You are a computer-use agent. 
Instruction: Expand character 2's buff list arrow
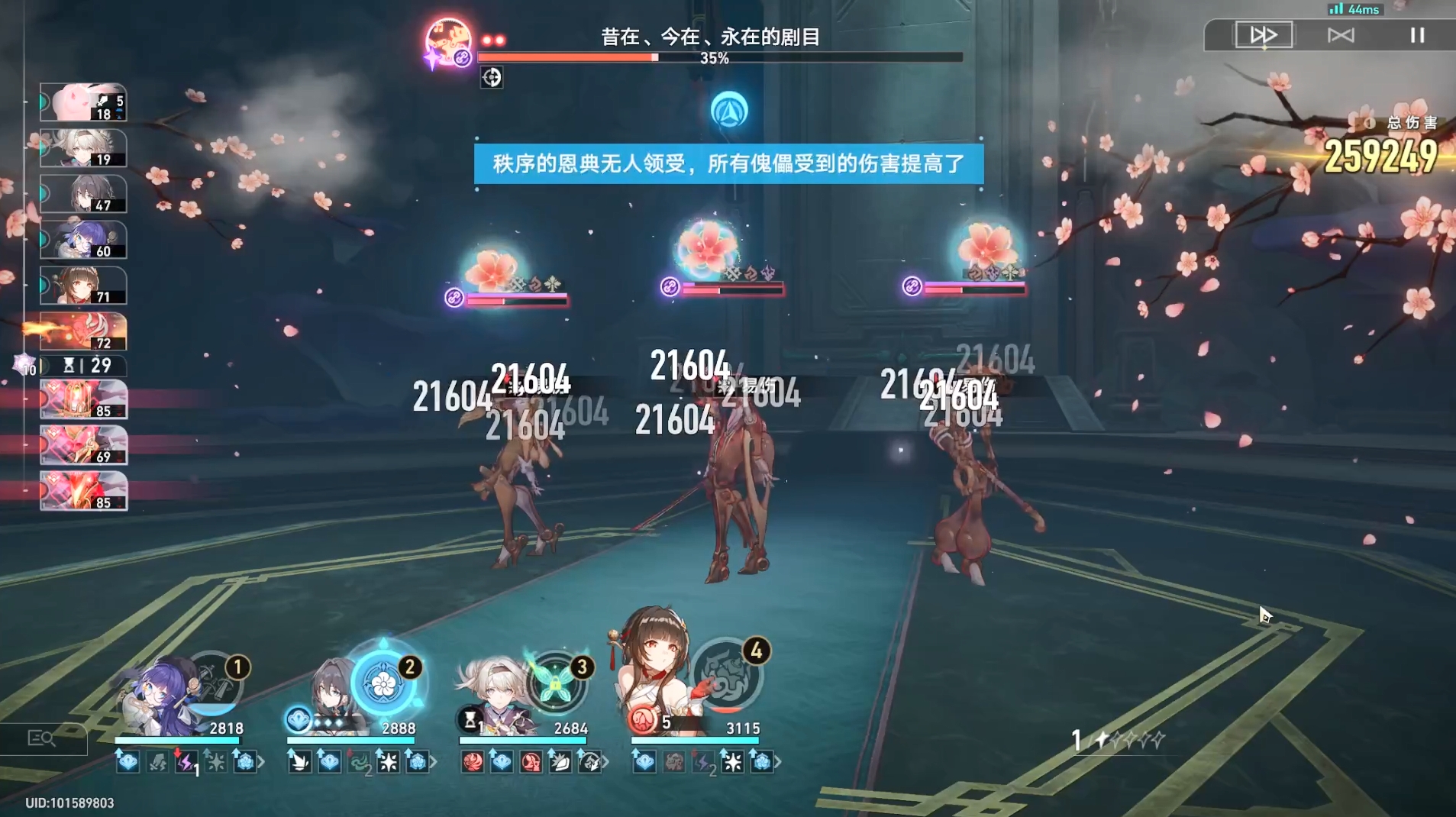[433, 762]
